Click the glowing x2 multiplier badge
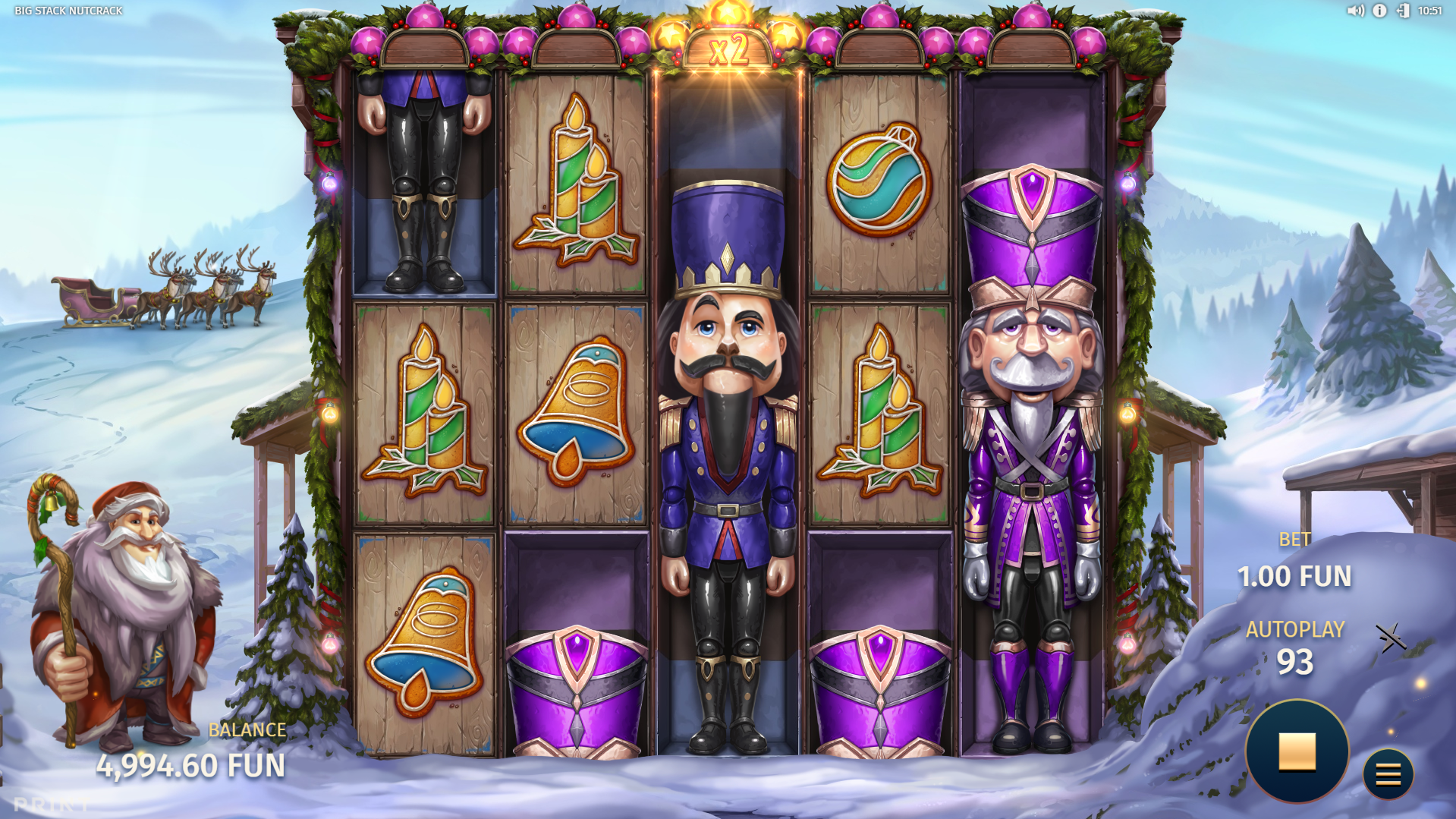The width and height of the screenshot is (1456, 819). (729, 48)
